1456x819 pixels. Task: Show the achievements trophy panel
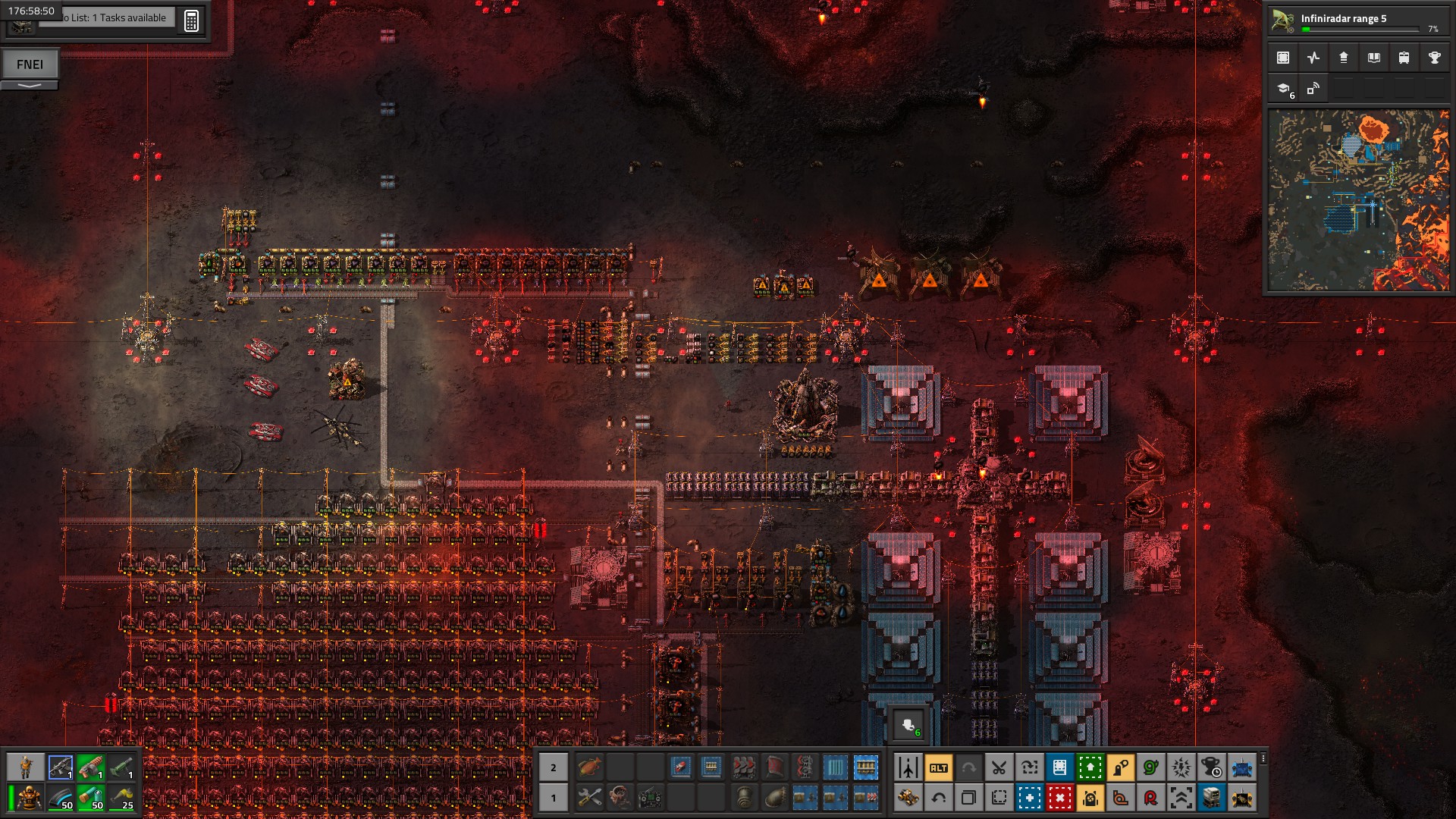point(1434,58)
